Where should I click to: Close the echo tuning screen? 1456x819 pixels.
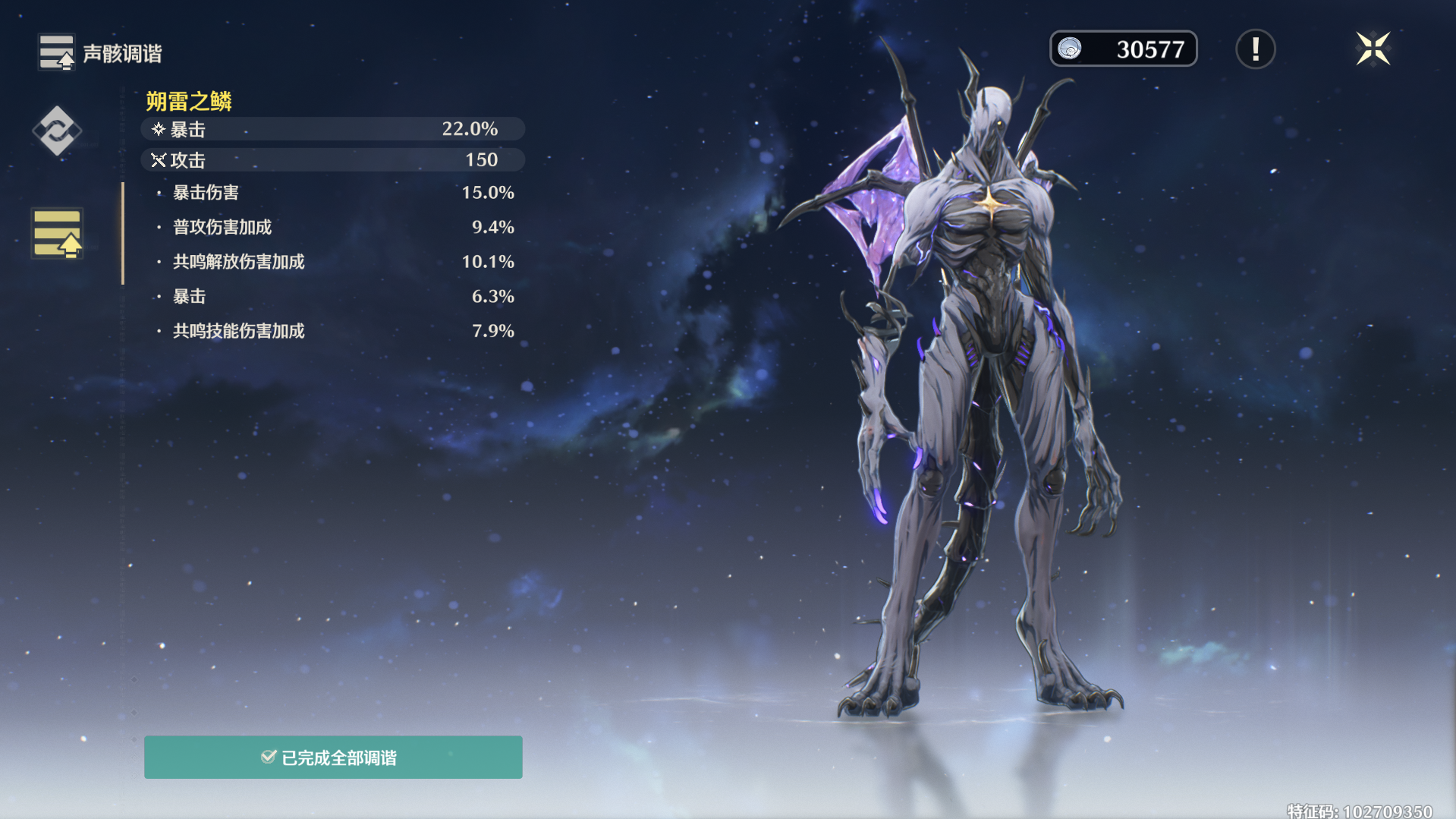click(x=1373, y=49)
